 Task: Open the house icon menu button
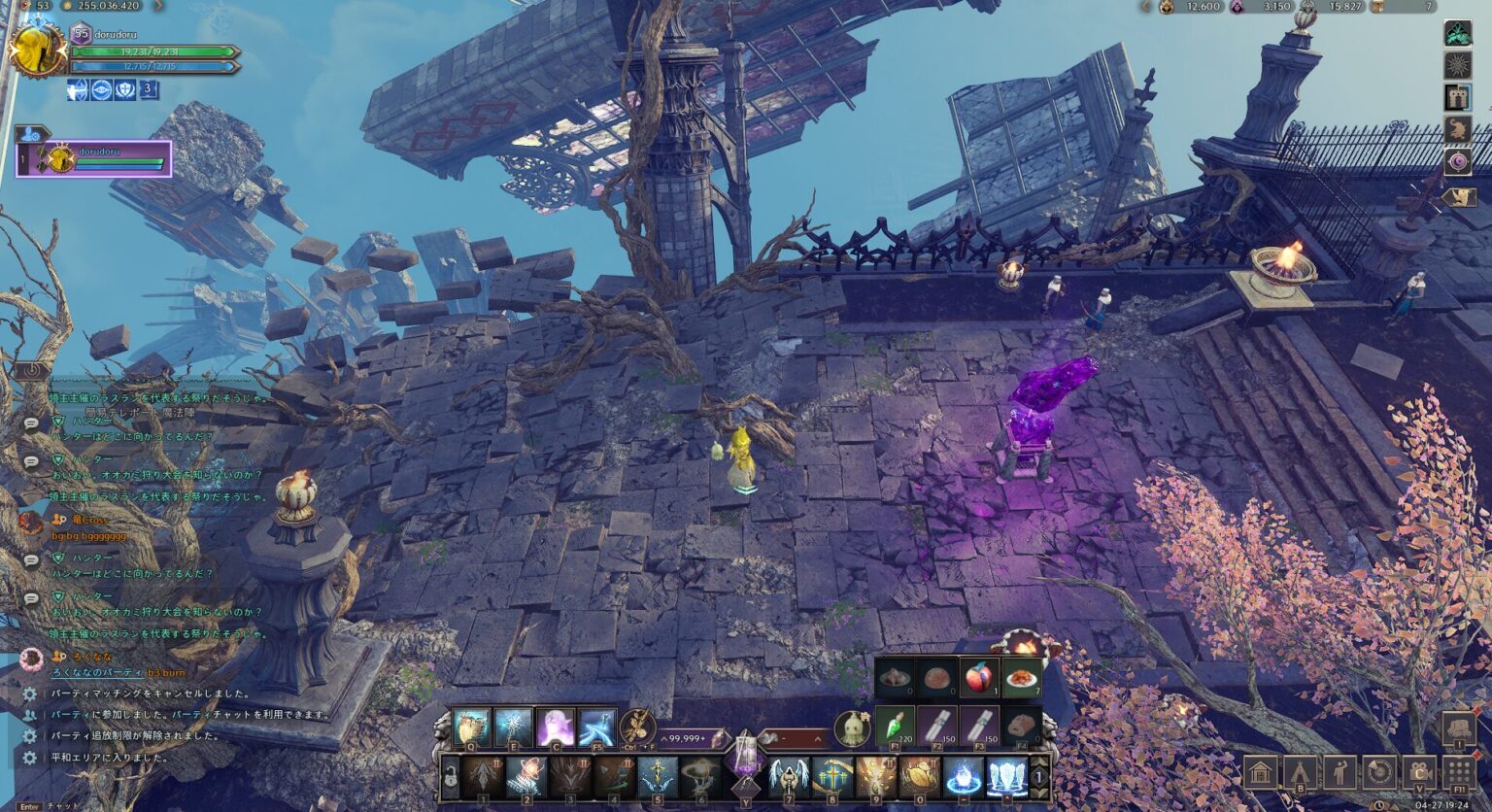(x=1261, y=773)
